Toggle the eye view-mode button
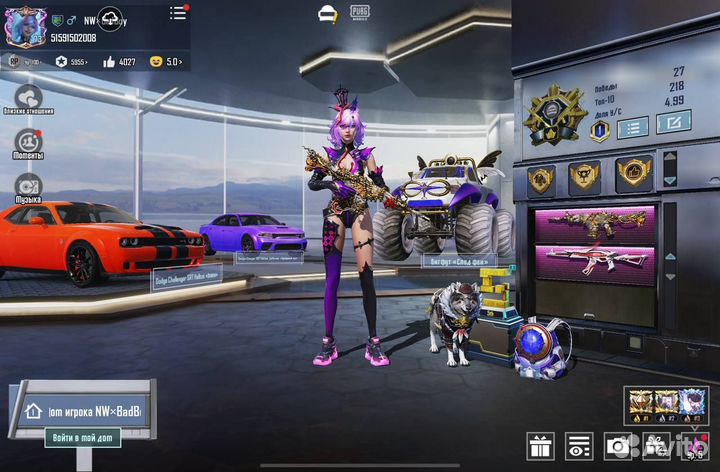Viewport: 720px width, 472px height. [x=579, y=446]
